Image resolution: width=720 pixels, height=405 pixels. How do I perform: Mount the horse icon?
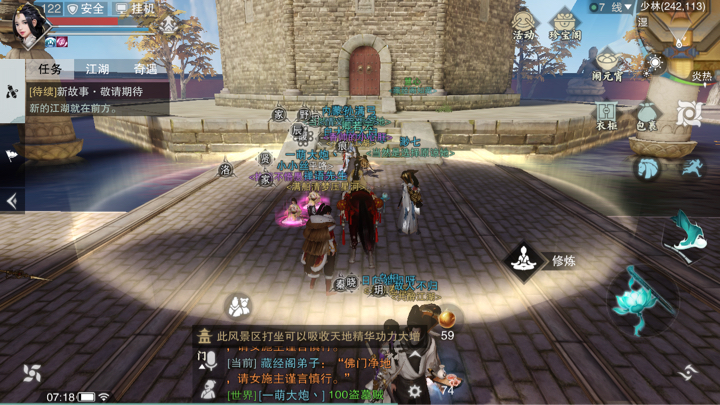[648, 168]
